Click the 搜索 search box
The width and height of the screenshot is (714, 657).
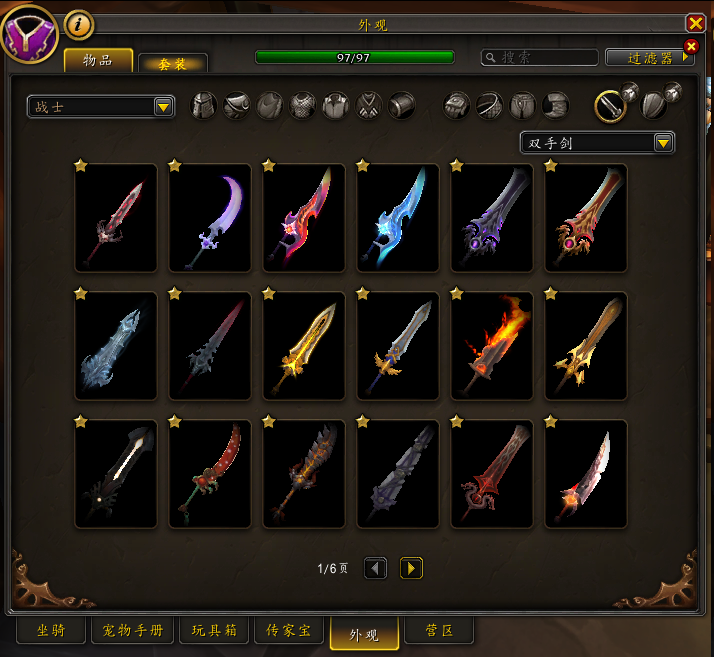coord(540,58)
